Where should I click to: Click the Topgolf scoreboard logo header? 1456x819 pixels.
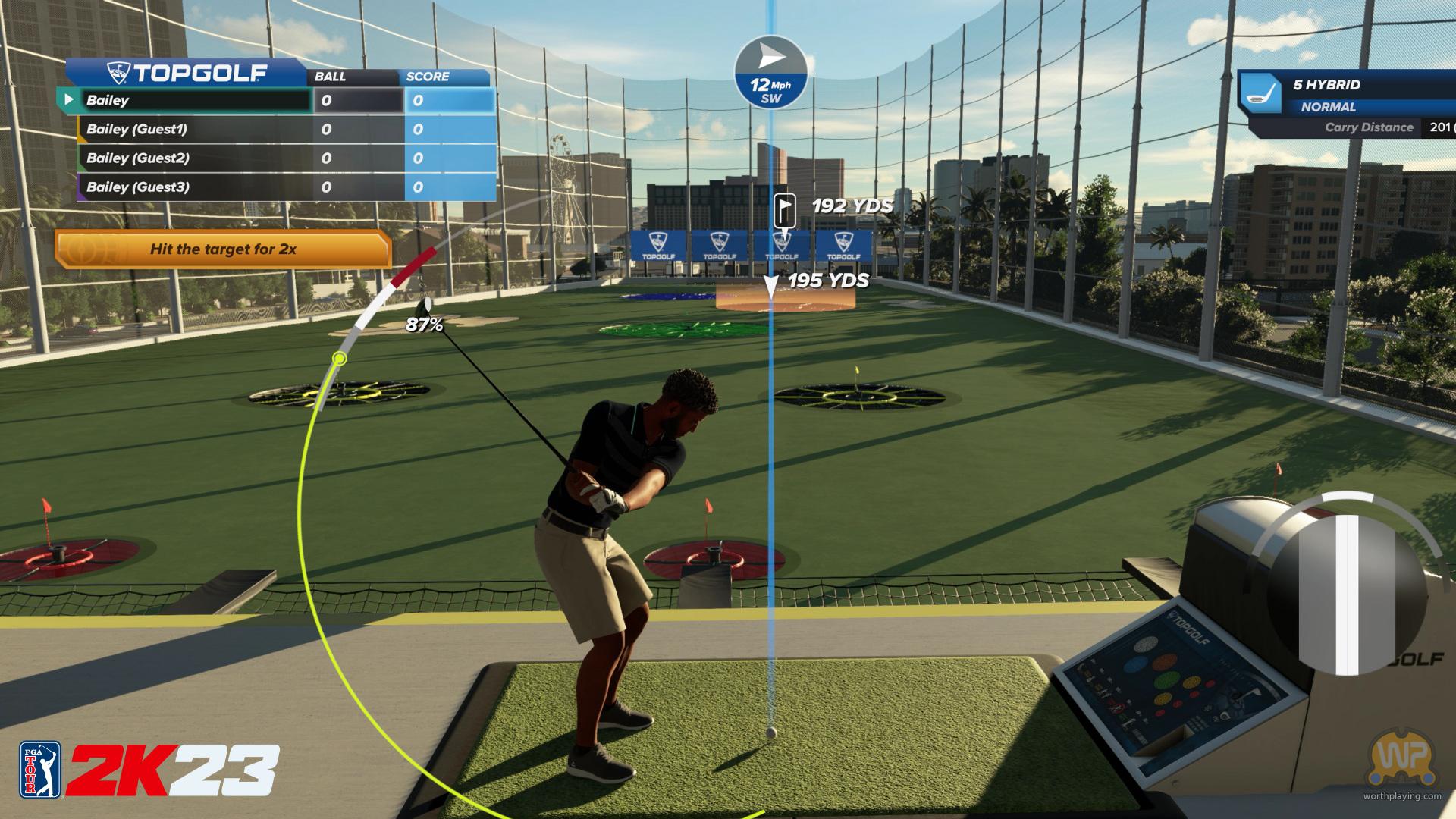coord(187,73)
